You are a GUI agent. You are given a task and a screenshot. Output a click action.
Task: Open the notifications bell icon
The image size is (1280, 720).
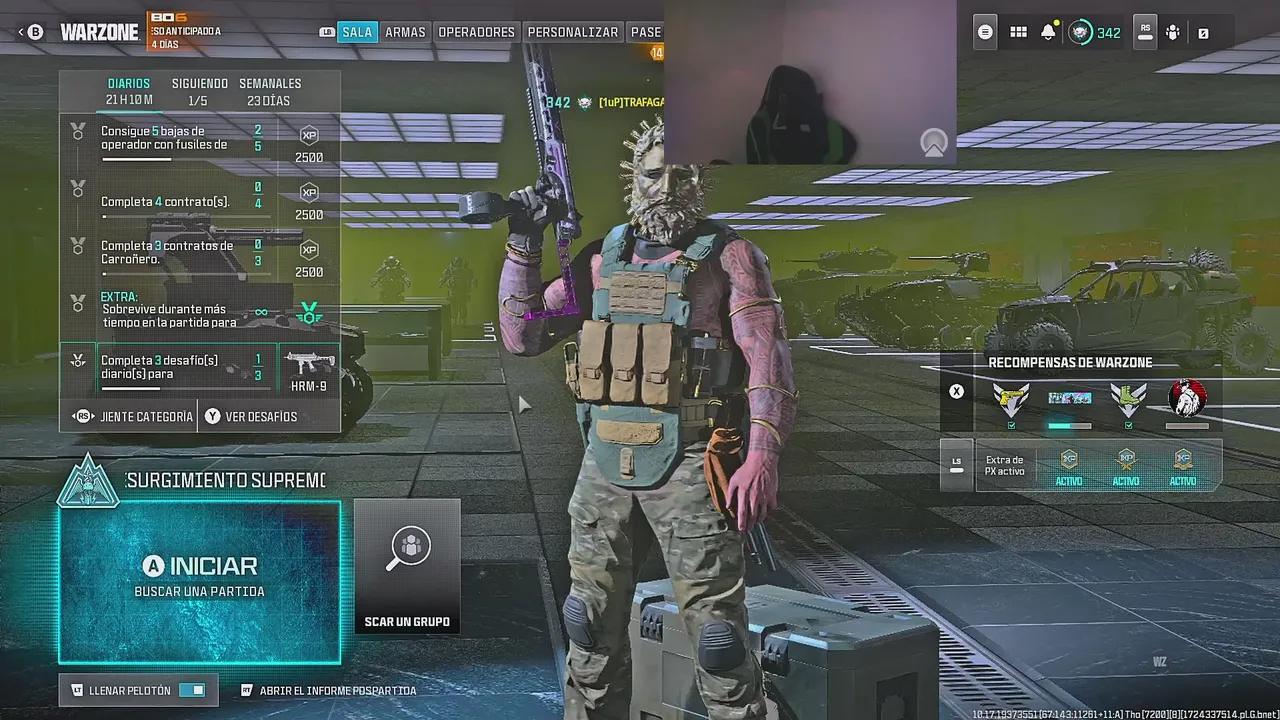(1048, 32)
